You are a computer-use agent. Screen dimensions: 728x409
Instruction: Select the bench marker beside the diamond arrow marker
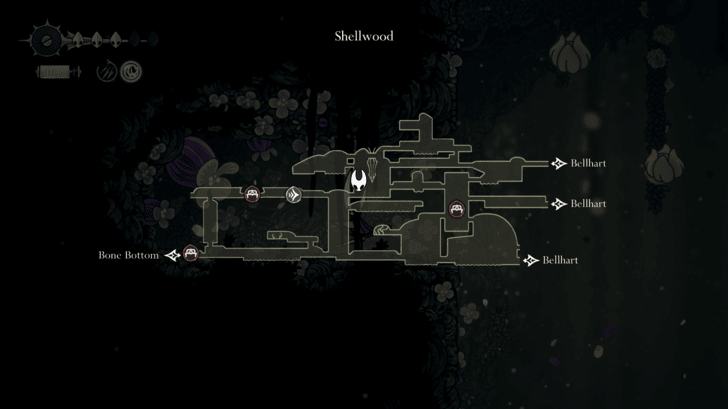click(253, 194)
